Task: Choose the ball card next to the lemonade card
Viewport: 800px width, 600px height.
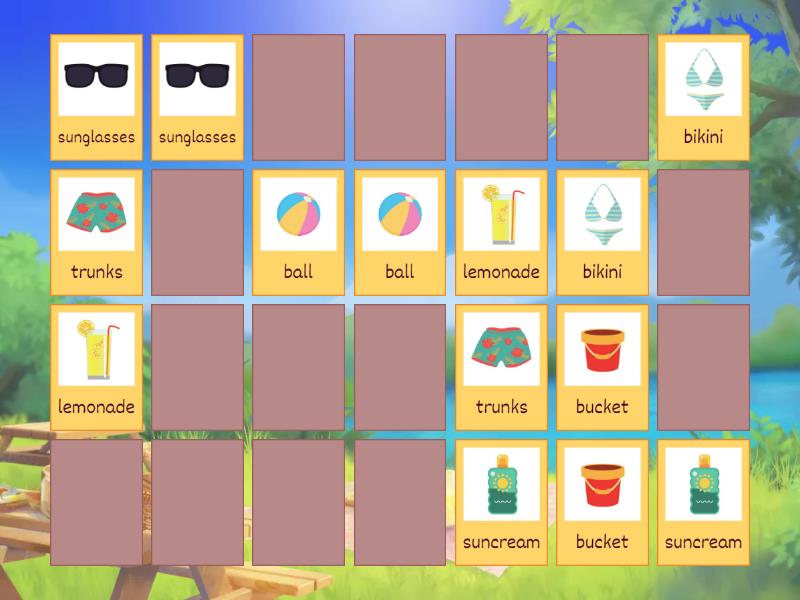Action: (400, 232)
